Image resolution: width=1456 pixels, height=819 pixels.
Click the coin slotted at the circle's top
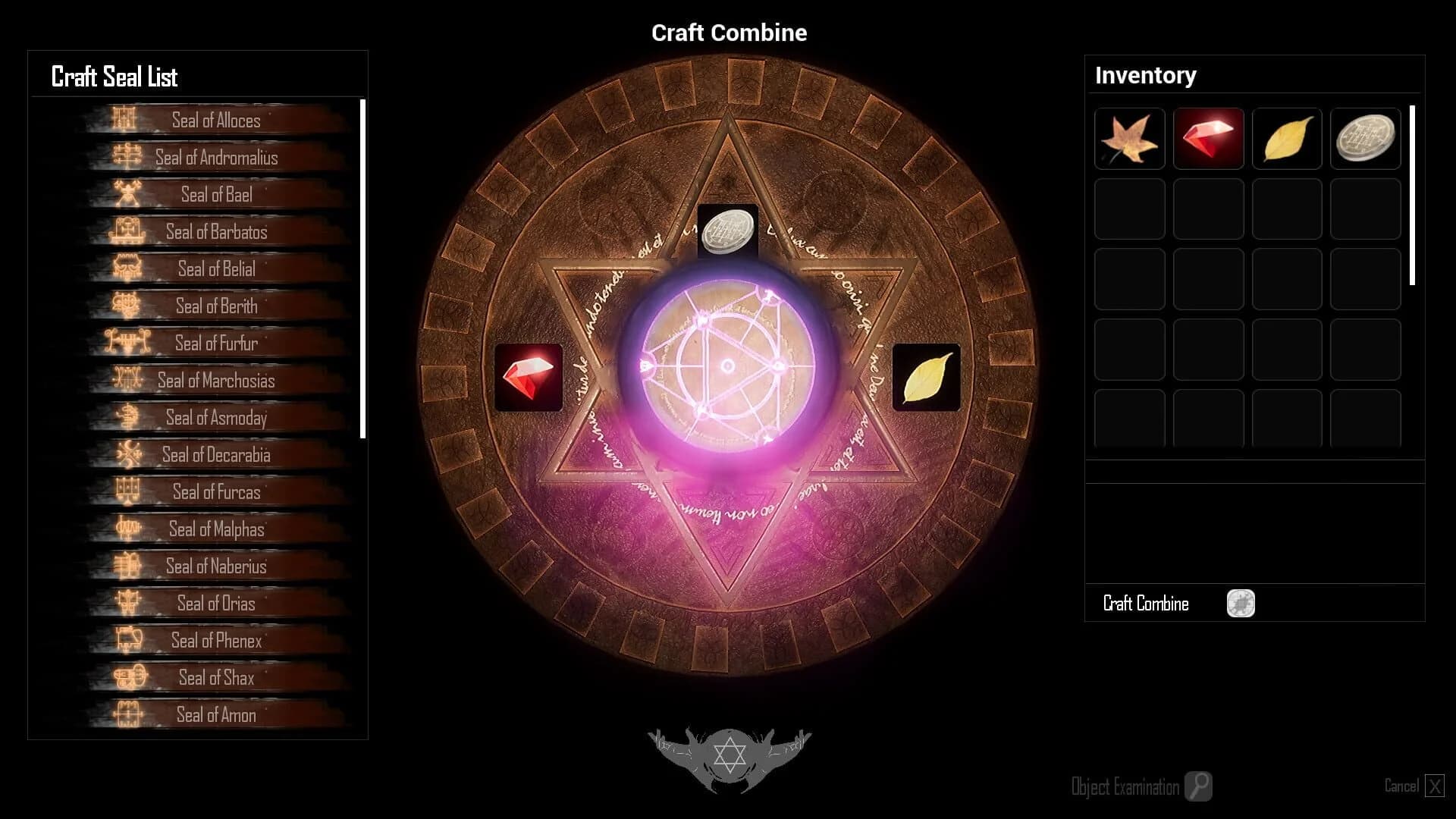click(730, 230)
